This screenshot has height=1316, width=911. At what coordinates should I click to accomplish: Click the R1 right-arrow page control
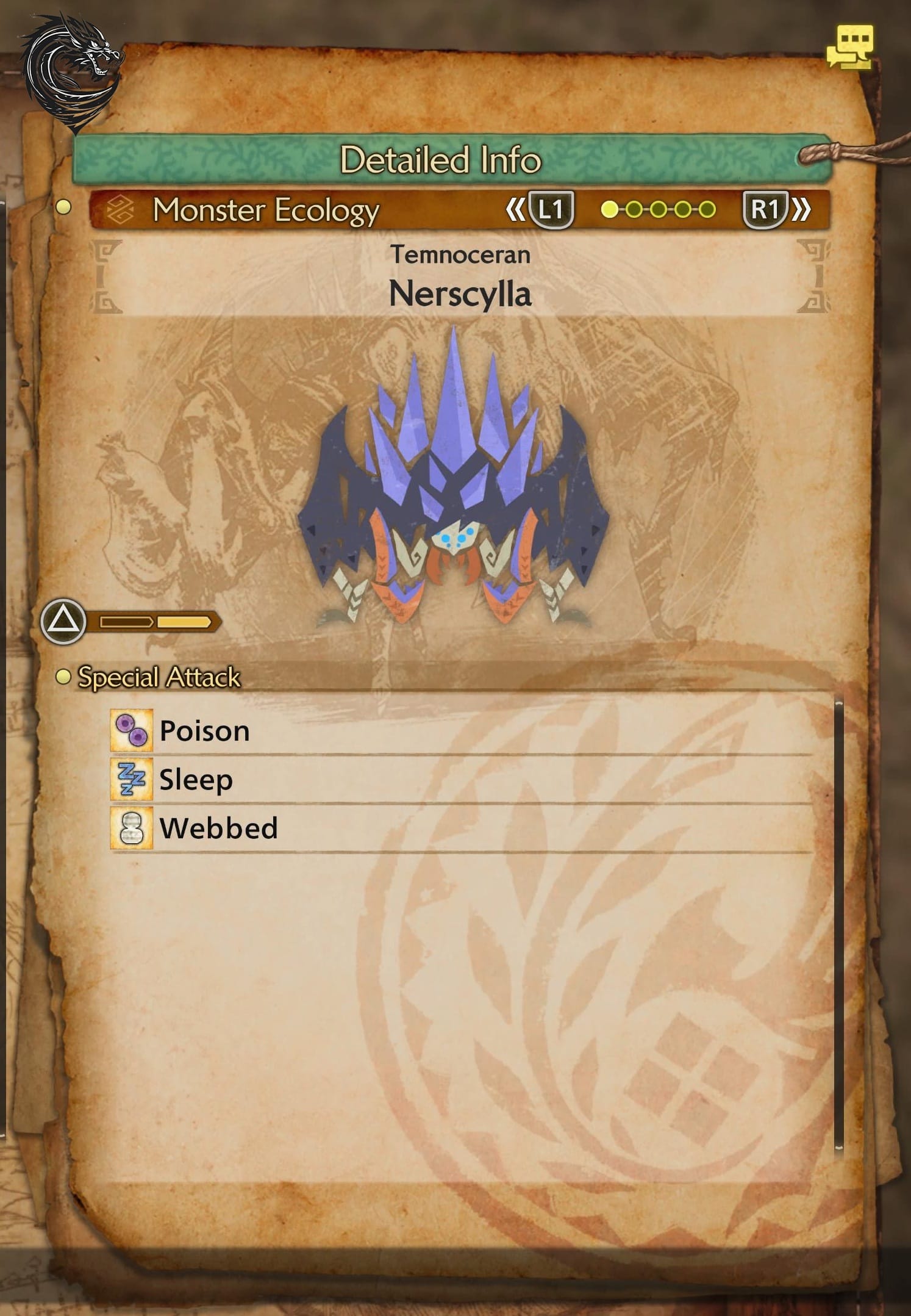766,209
